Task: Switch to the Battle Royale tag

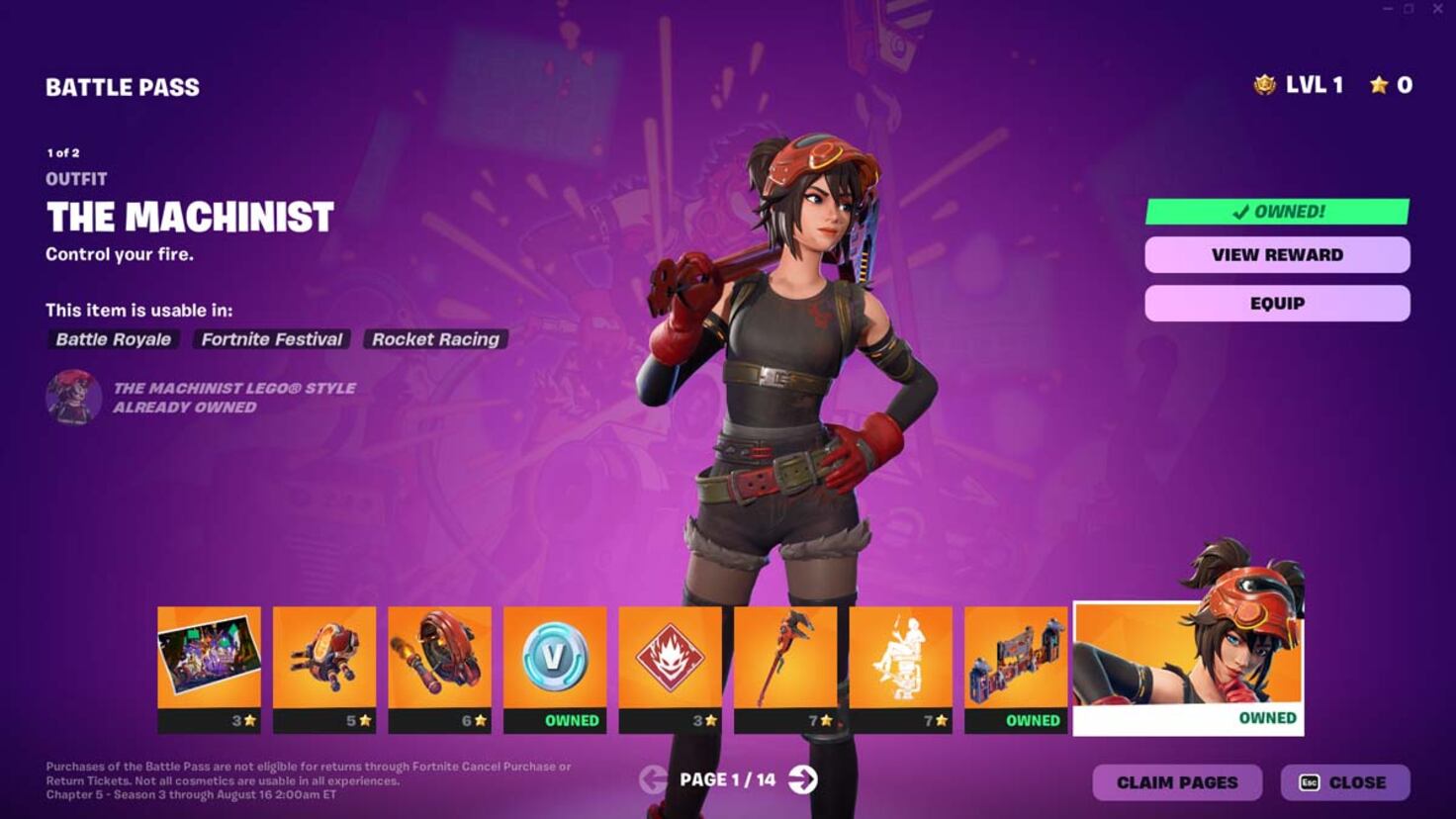Action: point(112,339)
